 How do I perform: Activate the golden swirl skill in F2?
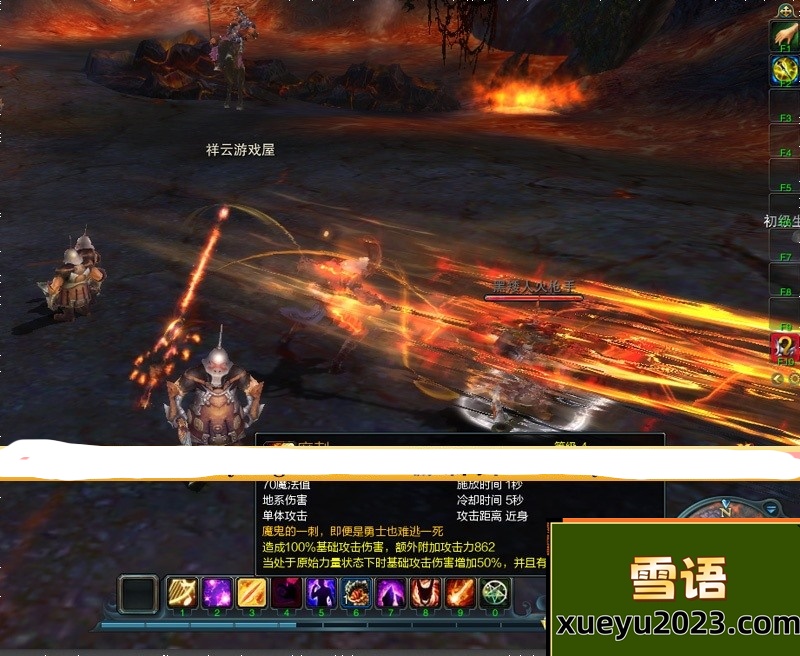point(784,69)
